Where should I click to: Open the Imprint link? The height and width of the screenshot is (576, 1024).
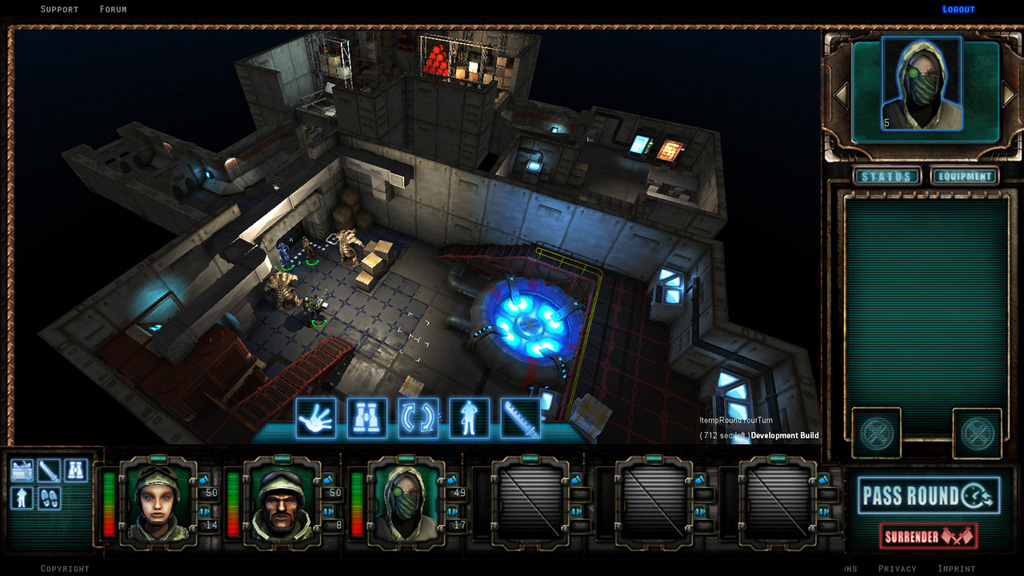click(956, 568)
